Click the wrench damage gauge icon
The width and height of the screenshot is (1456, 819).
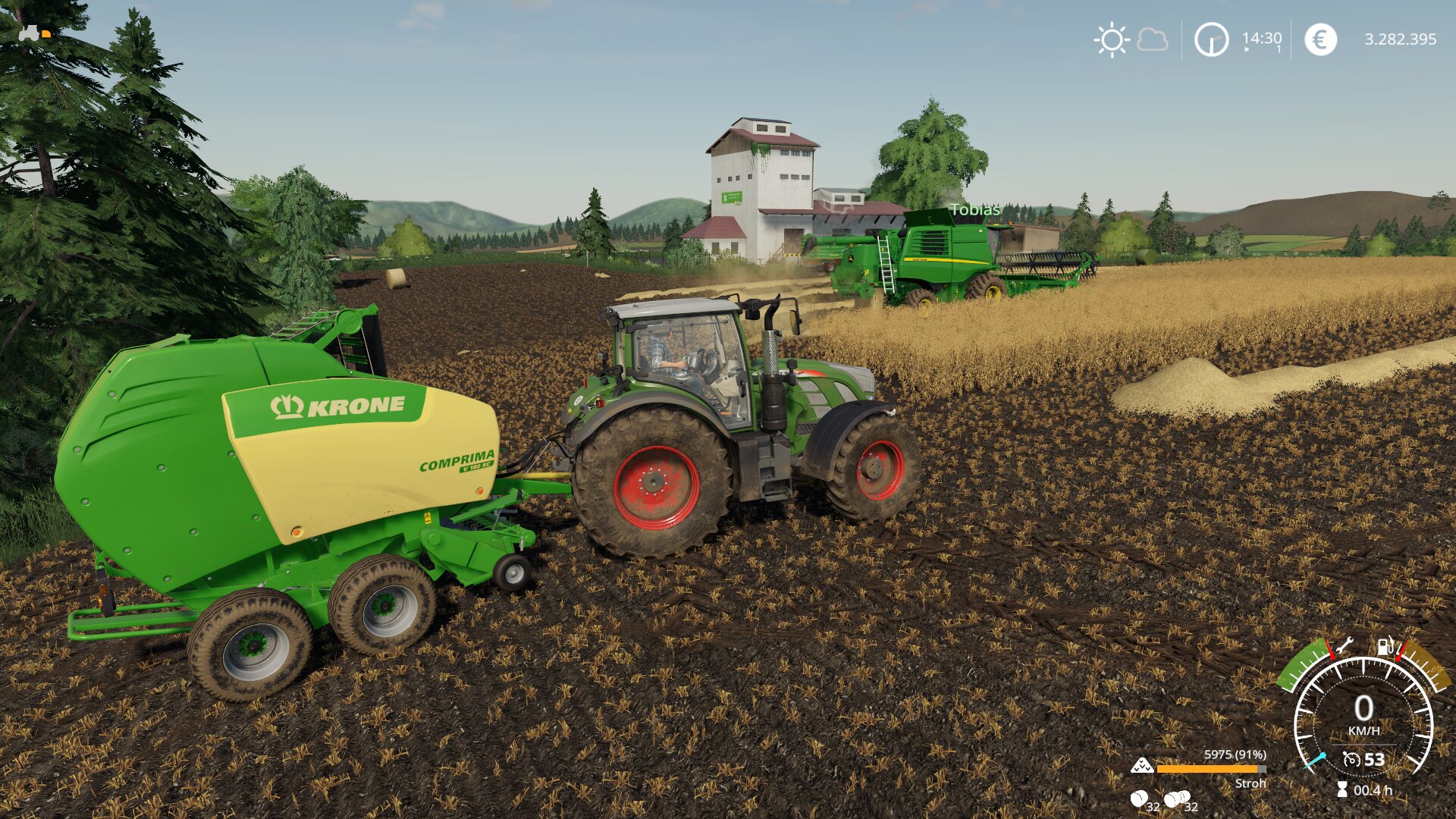click(1344, 647)
